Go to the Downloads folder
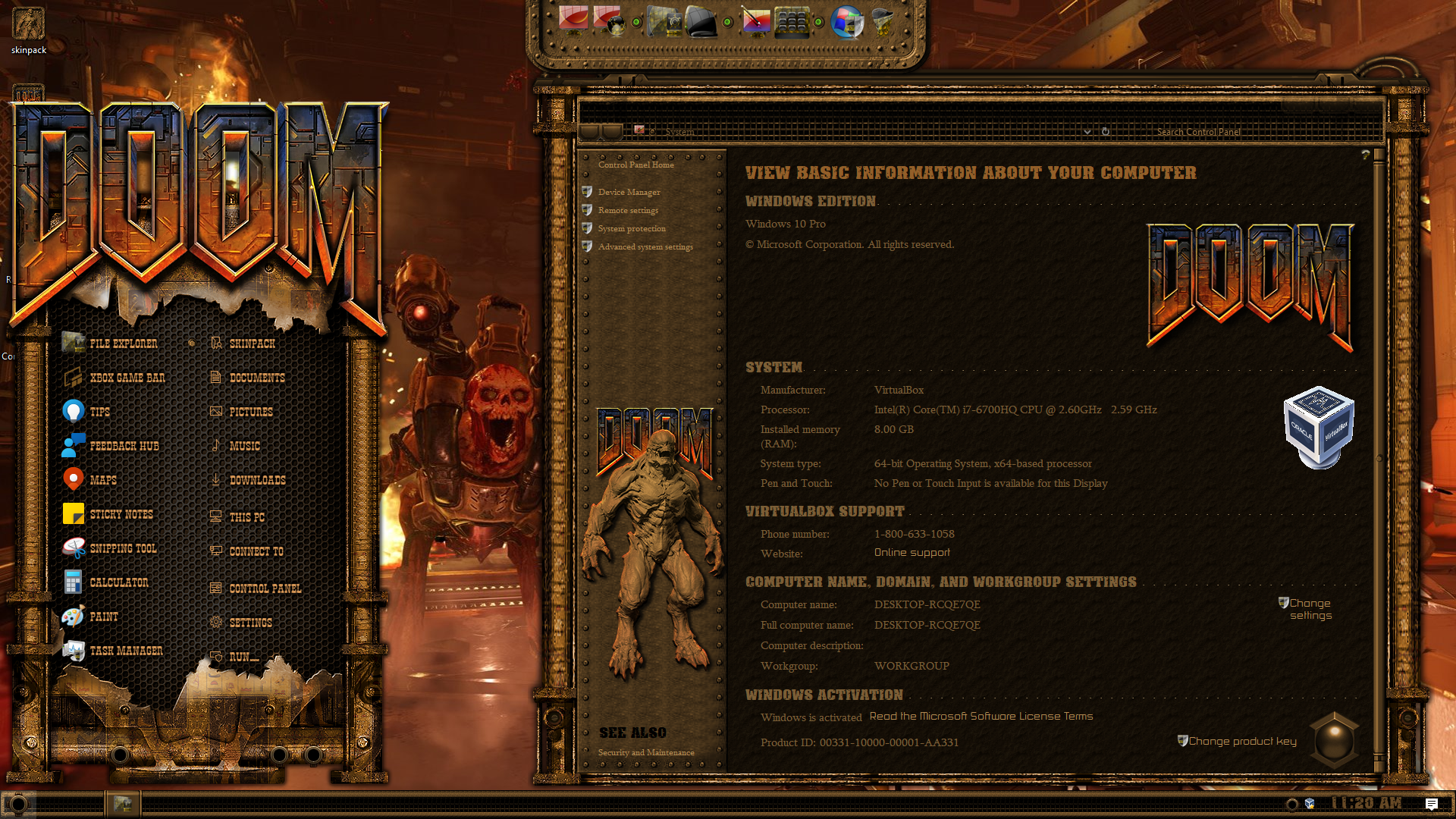The height and width of the screenshot is (819, 1456). 257,480
